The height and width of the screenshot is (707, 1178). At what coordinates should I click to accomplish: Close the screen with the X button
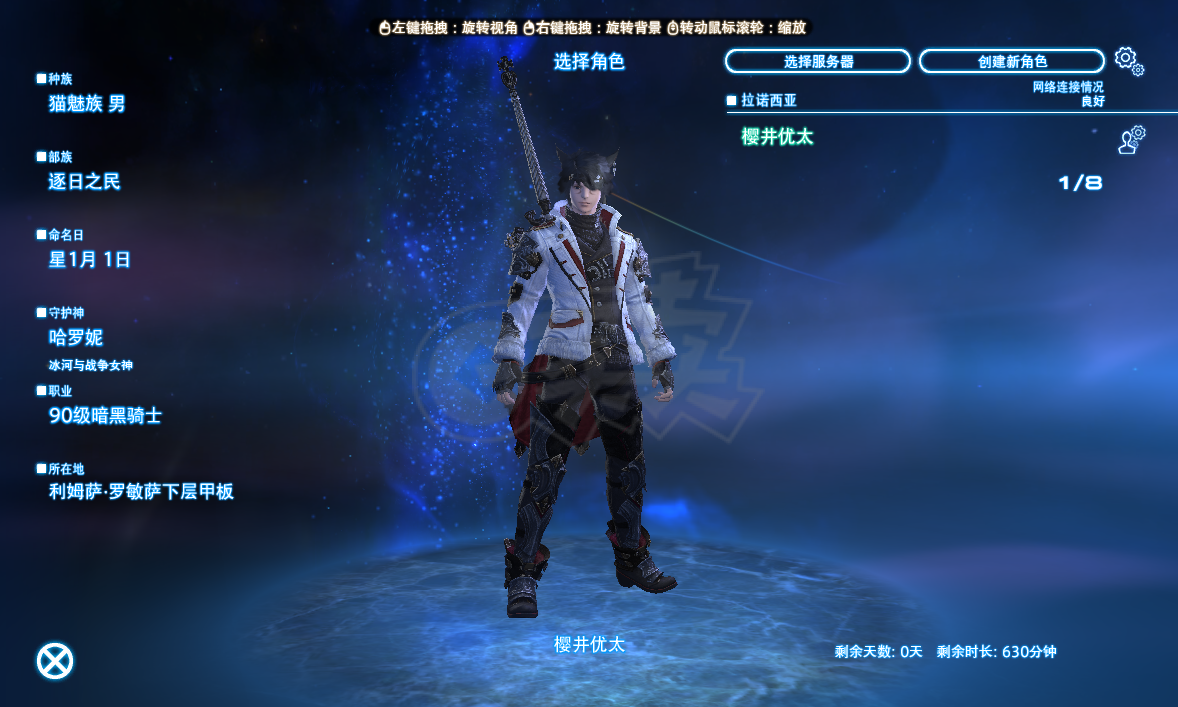click(55, 660)
